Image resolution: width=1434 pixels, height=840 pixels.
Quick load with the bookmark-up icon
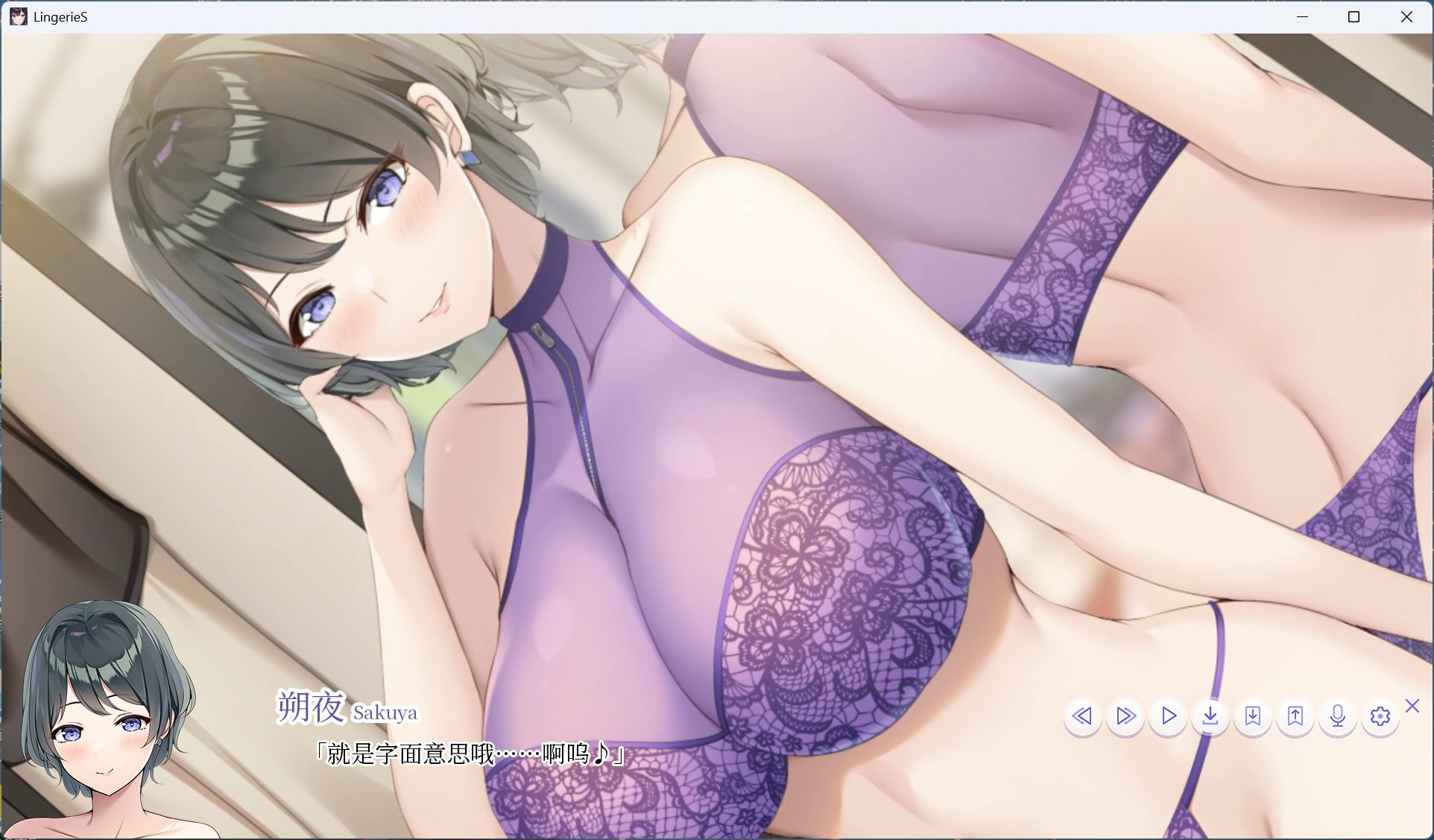(x=1295, y=716)
